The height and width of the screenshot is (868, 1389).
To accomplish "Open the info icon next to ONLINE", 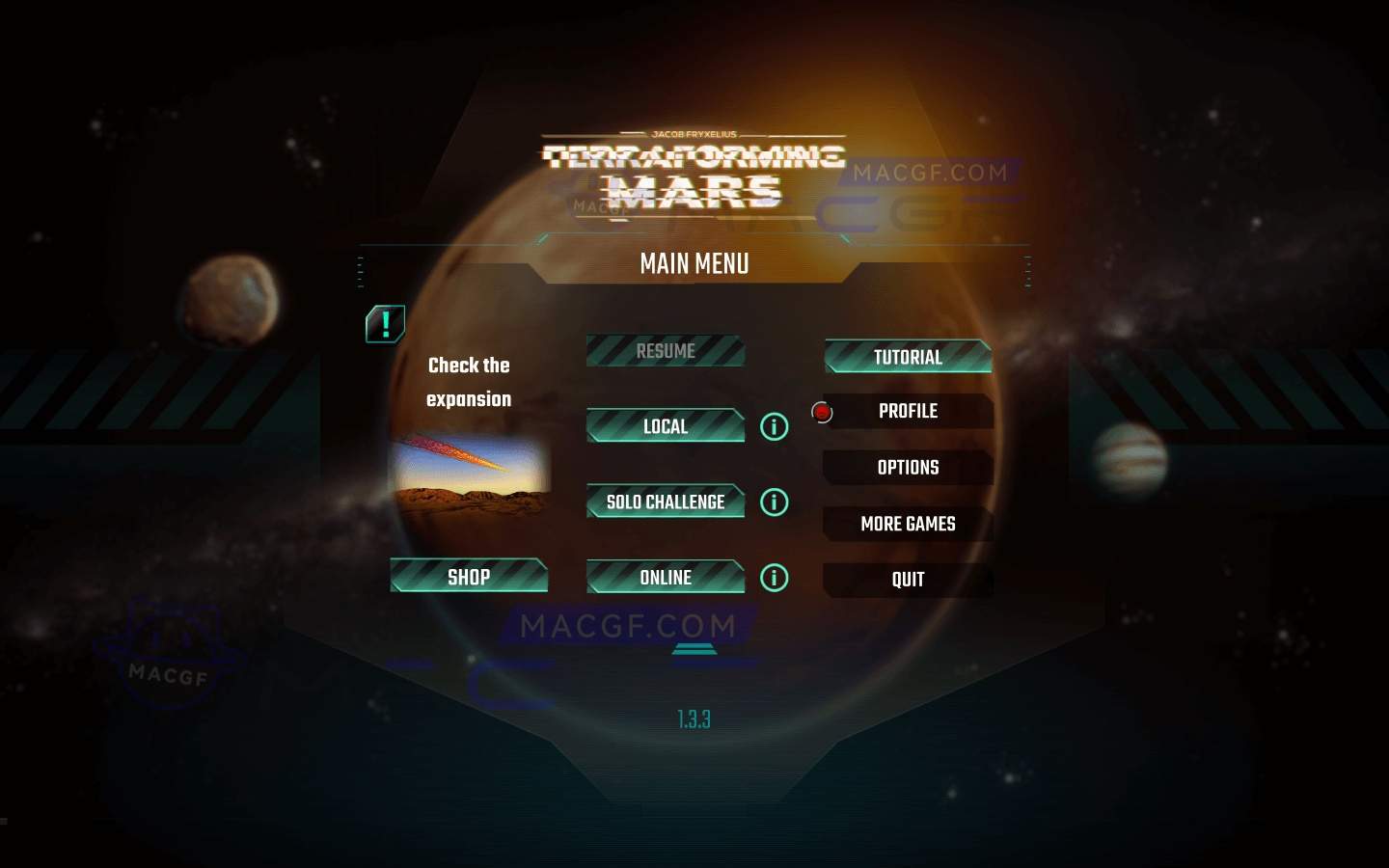I will tap(773, 578).
